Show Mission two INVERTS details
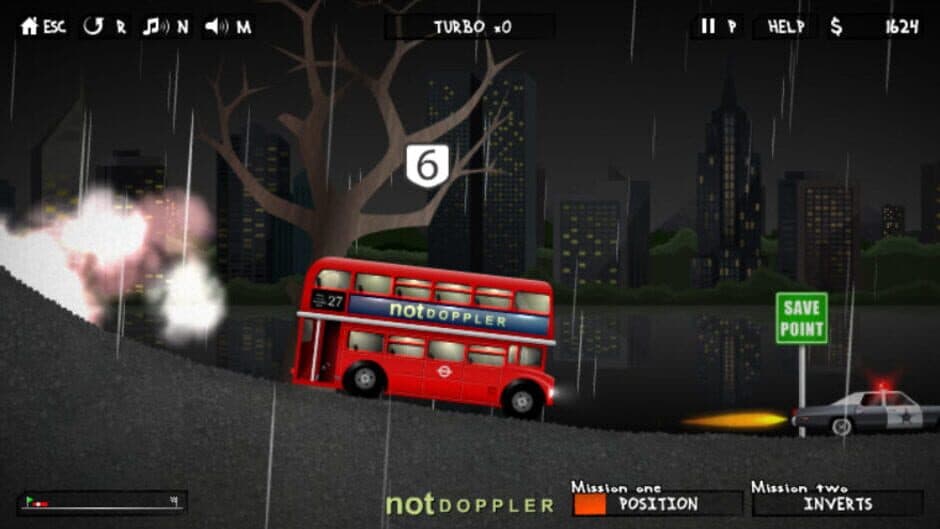The image size is (940, 529). [x=837, y=503]
